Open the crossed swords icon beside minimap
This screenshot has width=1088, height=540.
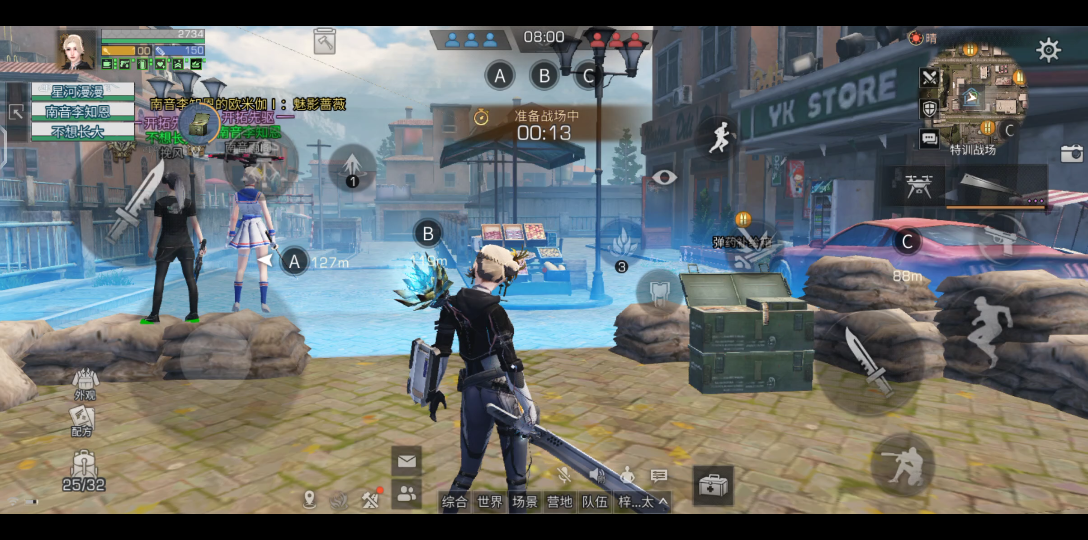click(x=929, y=77)
